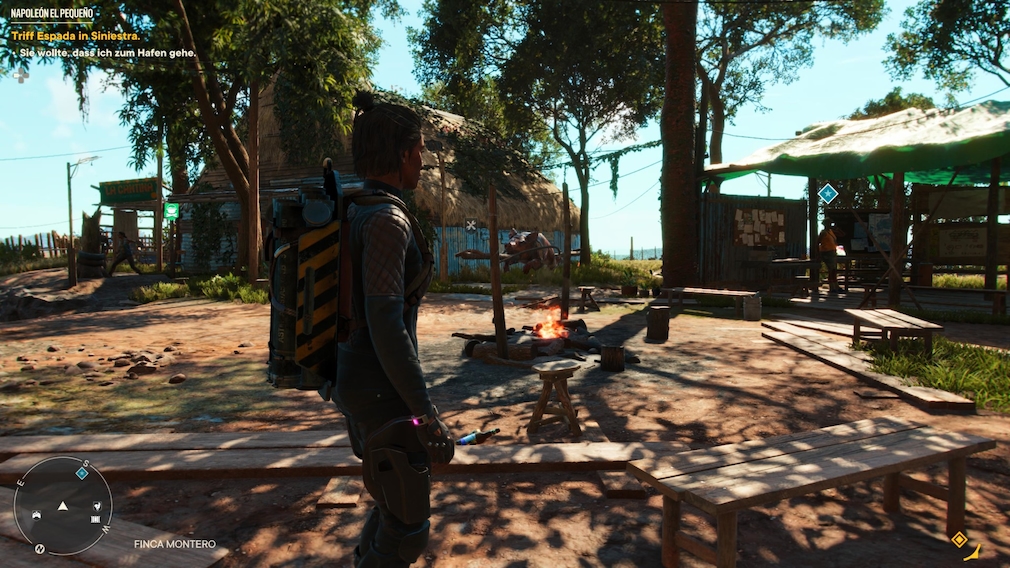Click the green marker beside the cantina sign
Viewport: 1010px width, 568px height.
click(x=171, y=211)
